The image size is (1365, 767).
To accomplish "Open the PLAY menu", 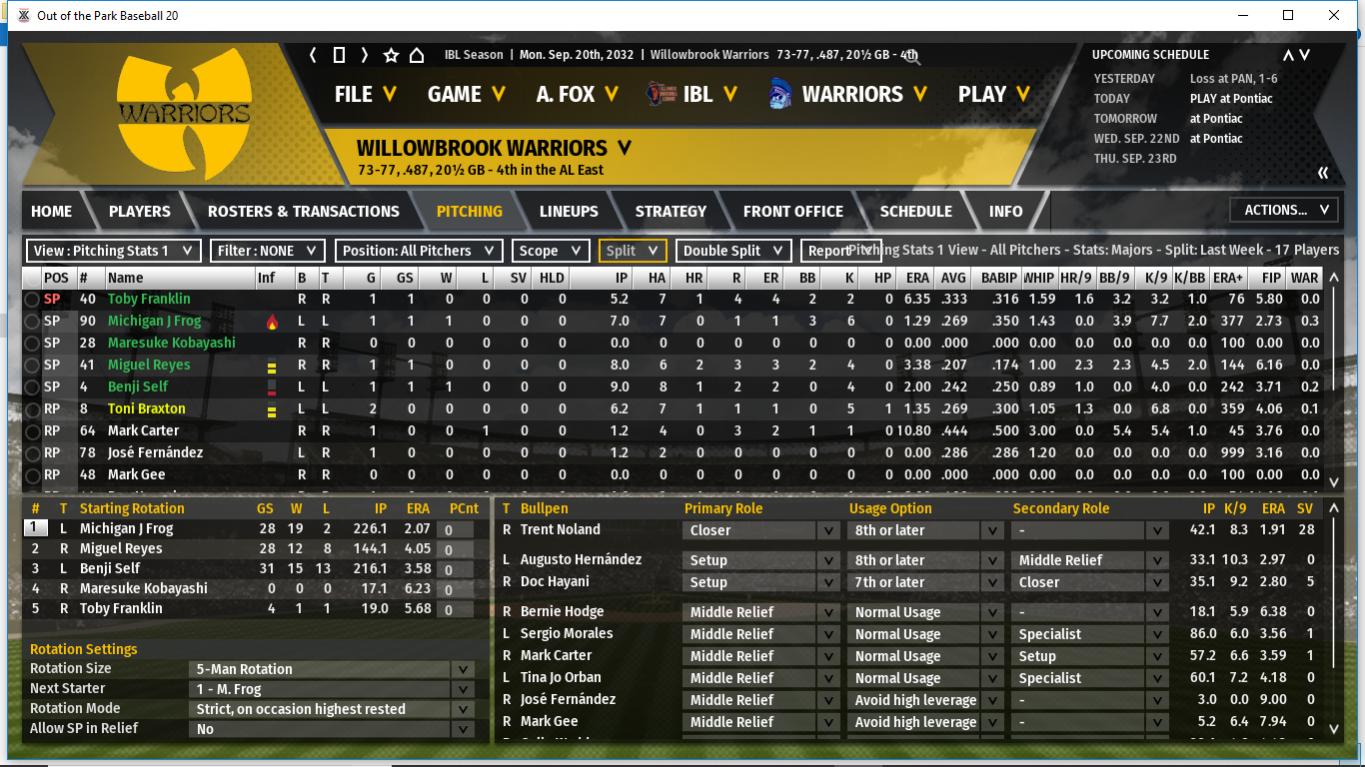I will (x=993, y=94).
